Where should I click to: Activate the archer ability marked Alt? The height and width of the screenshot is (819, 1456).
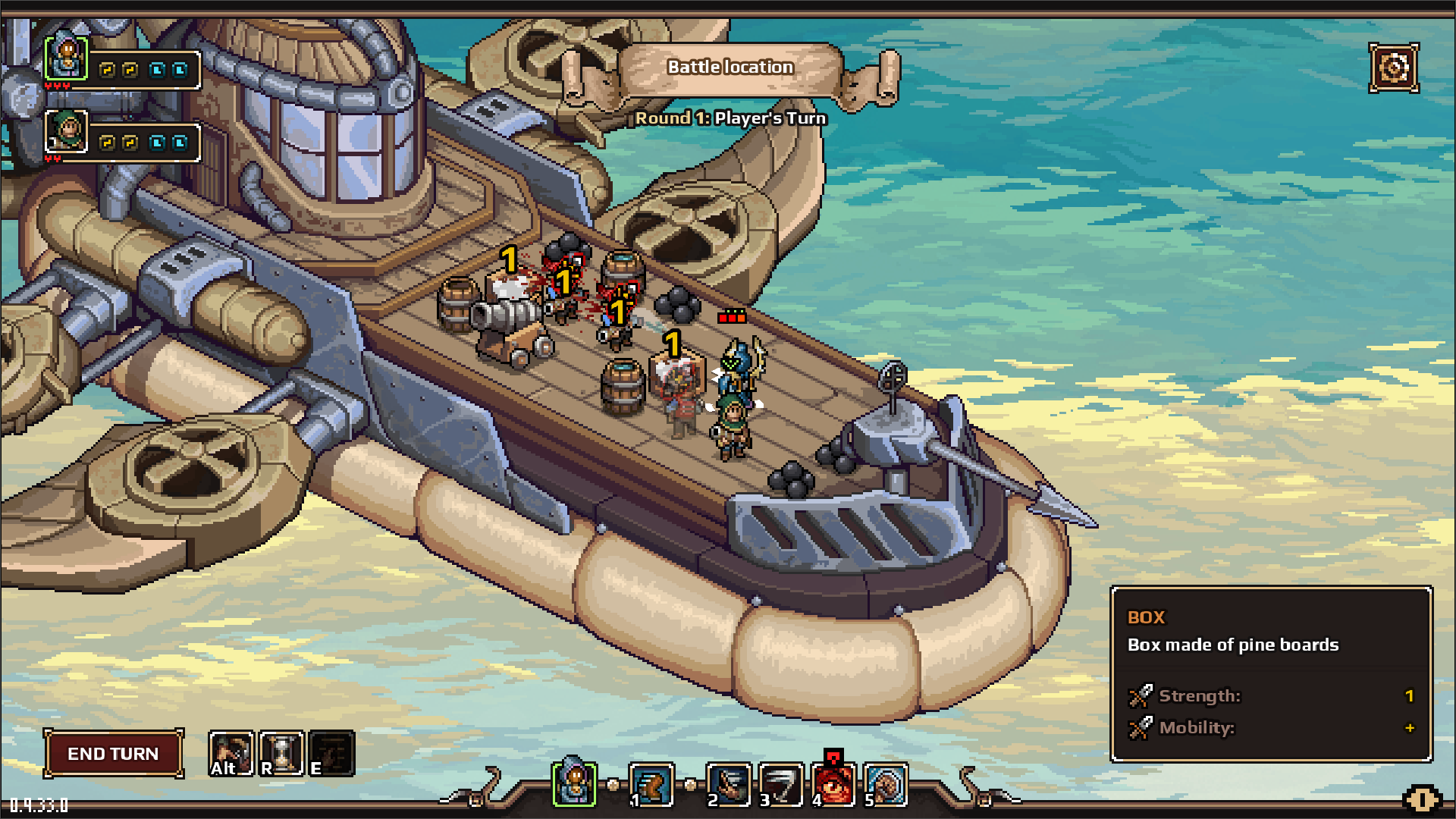(x=231, y=753)
